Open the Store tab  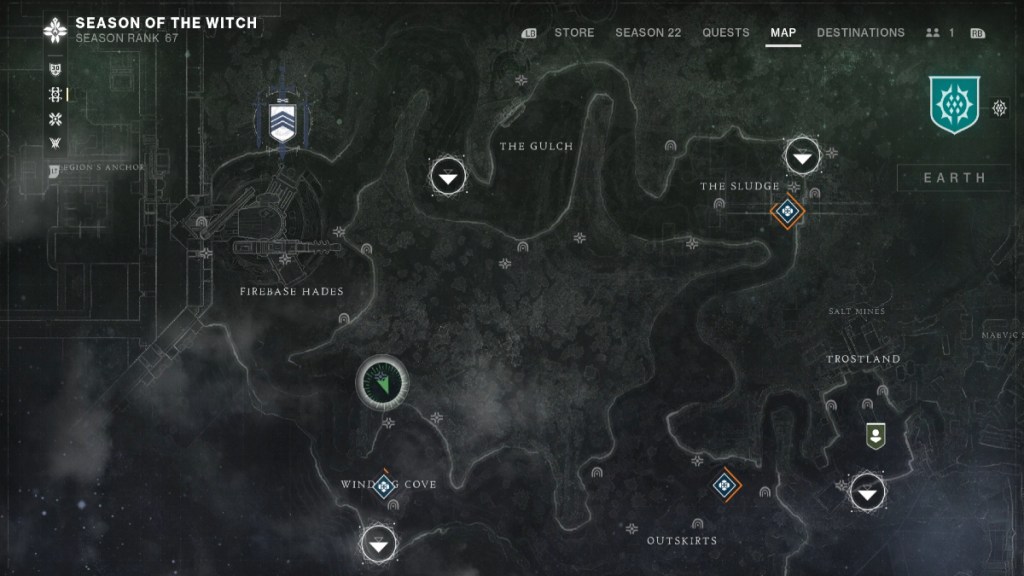click(574, 32)
